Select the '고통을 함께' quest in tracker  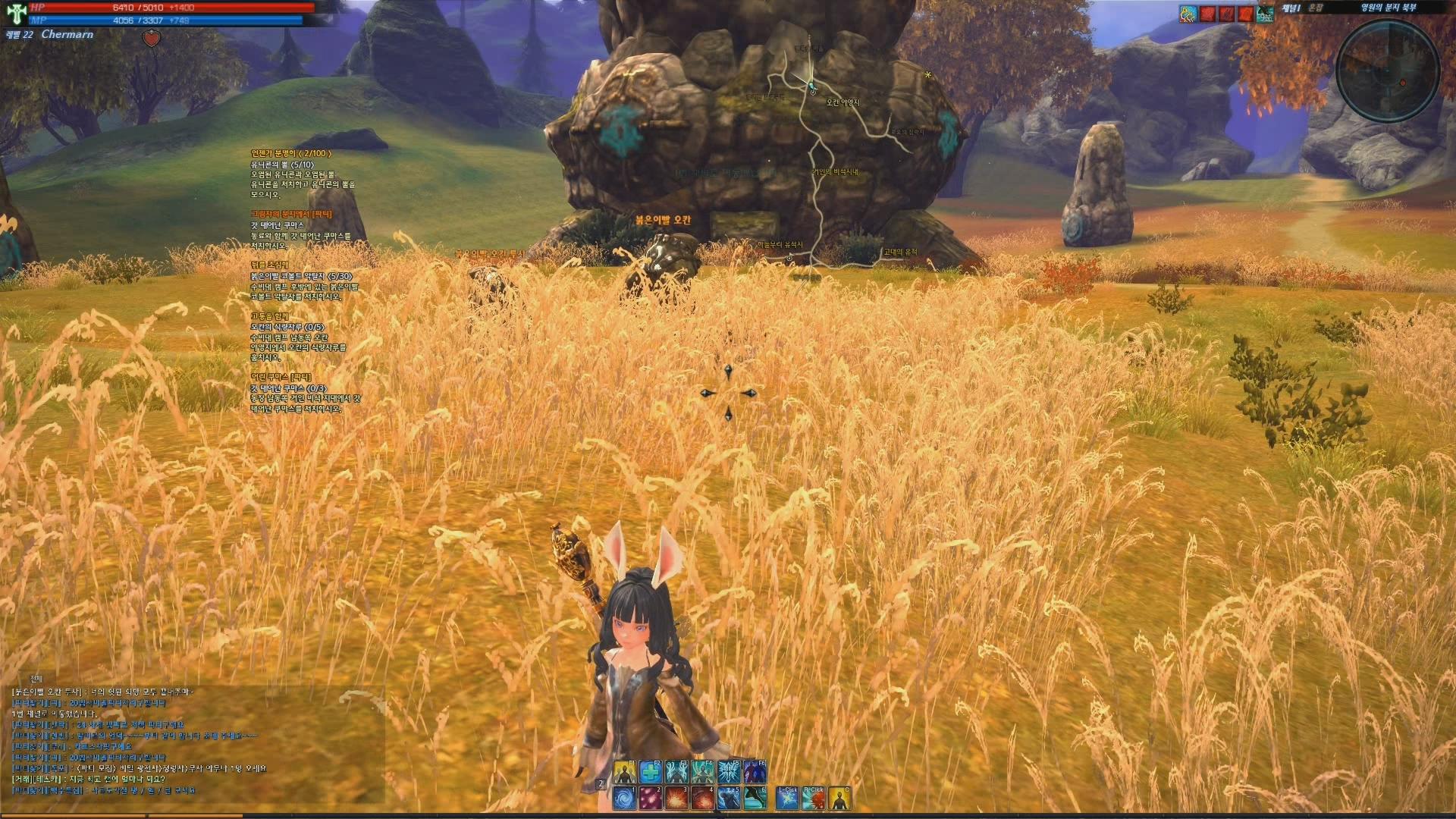click(x=270, y=316)
